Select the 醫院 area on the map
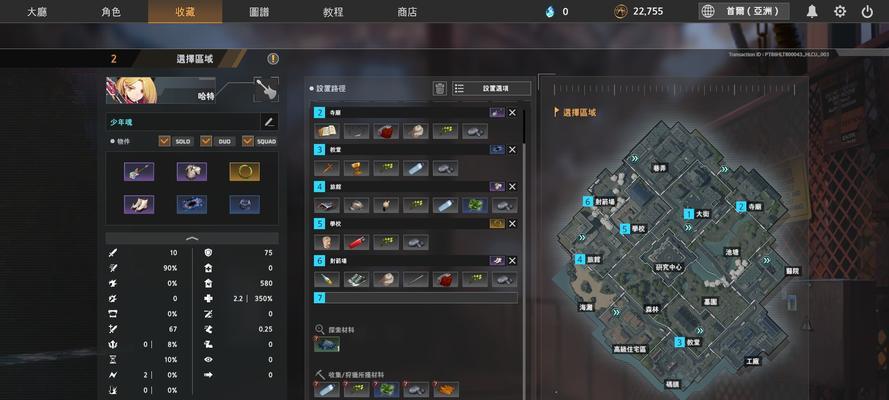 click(792, 270)
